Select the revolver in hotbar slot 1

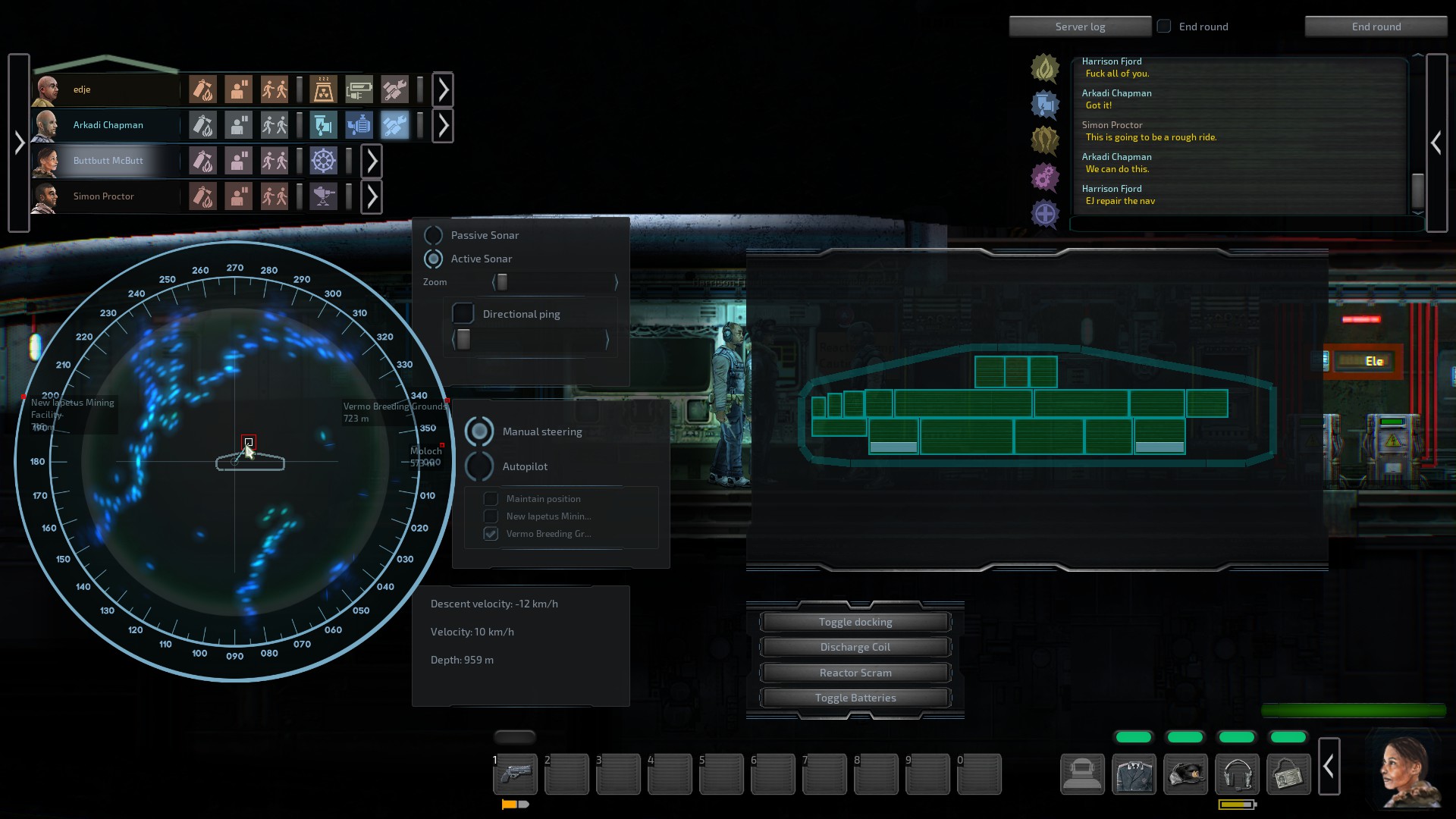click(515, 774)
